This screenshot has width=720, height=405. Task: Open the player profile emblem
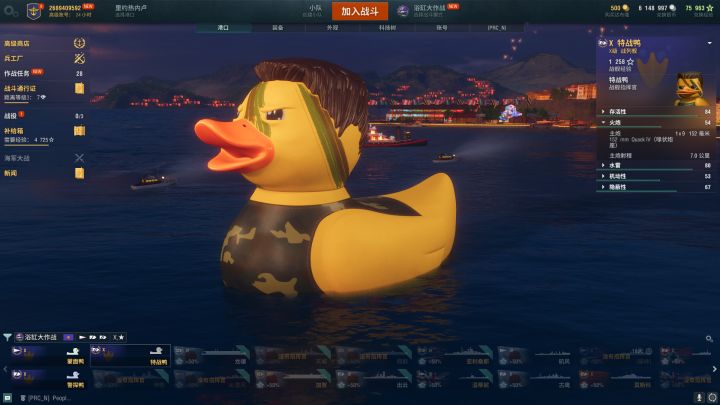point(36,11)
